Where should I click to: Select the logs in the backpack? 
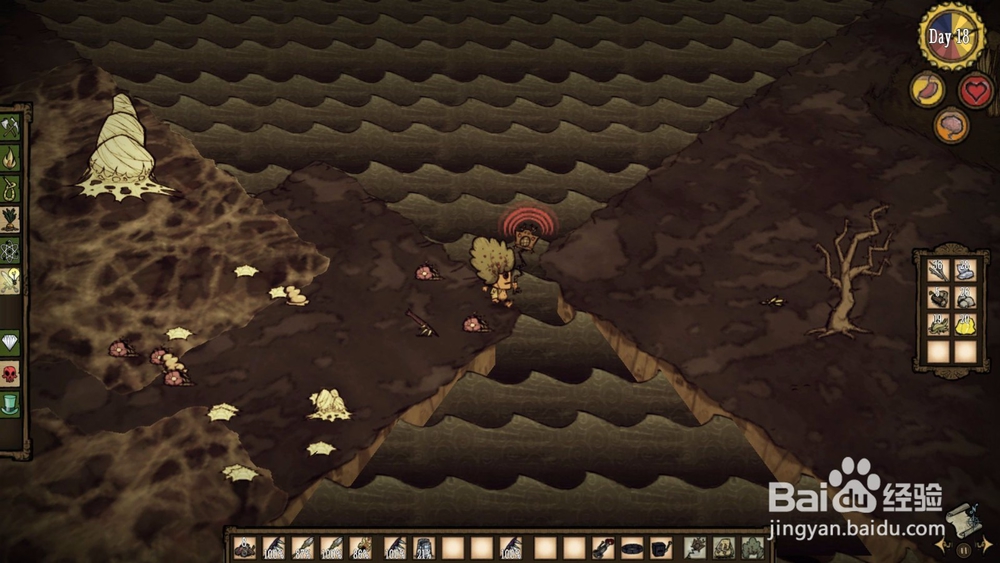(x=937, y=297)
